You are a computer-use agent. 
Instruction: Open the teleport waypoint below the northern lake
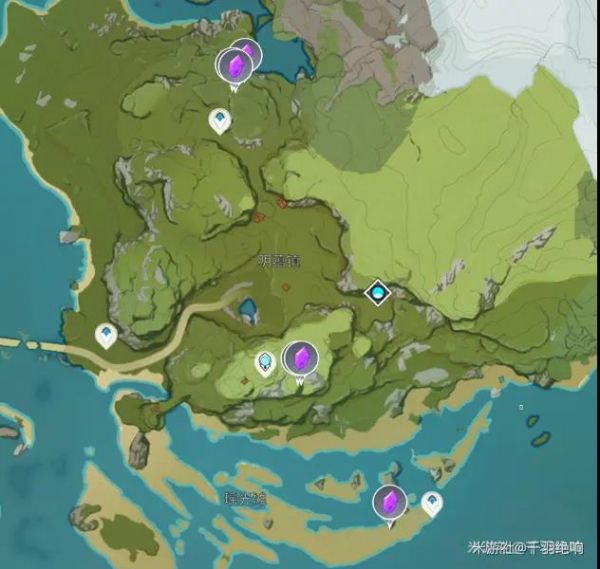tap(219, 121)
